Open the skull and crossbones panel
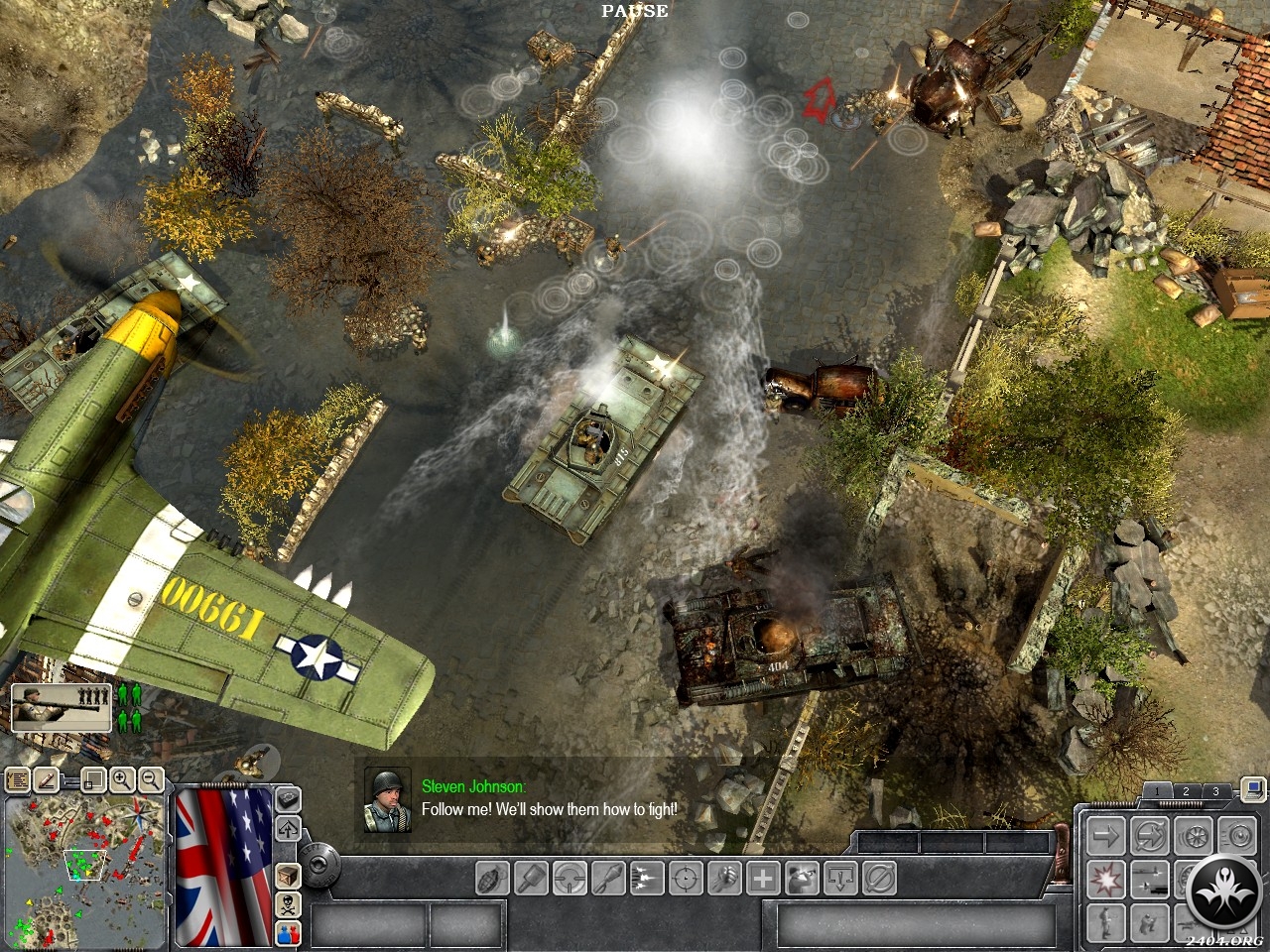The width and height of the screenshot is (1270, 952). tap(288, 903)
